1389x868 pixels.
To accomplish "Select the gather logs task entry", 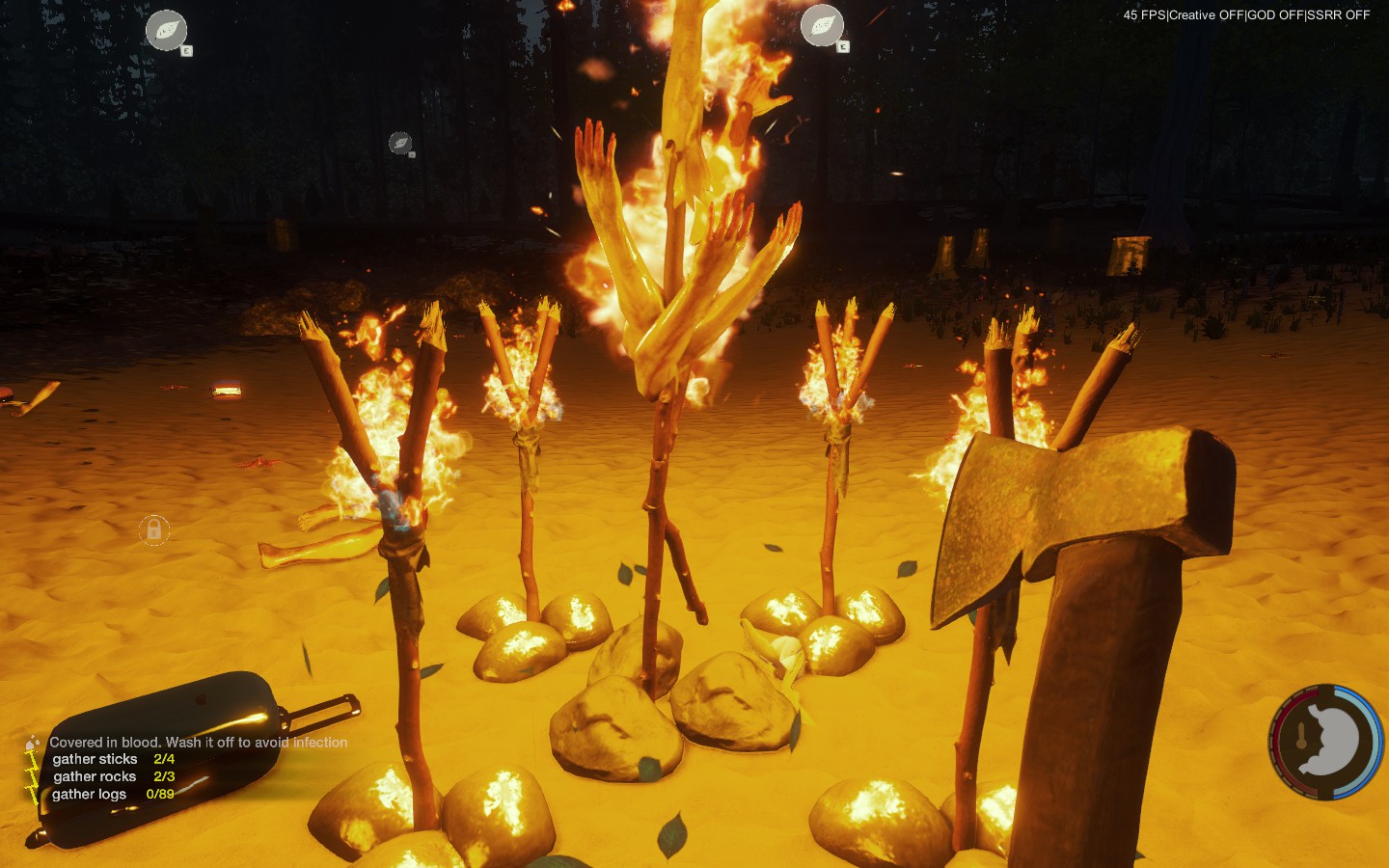I will point(112,794).
